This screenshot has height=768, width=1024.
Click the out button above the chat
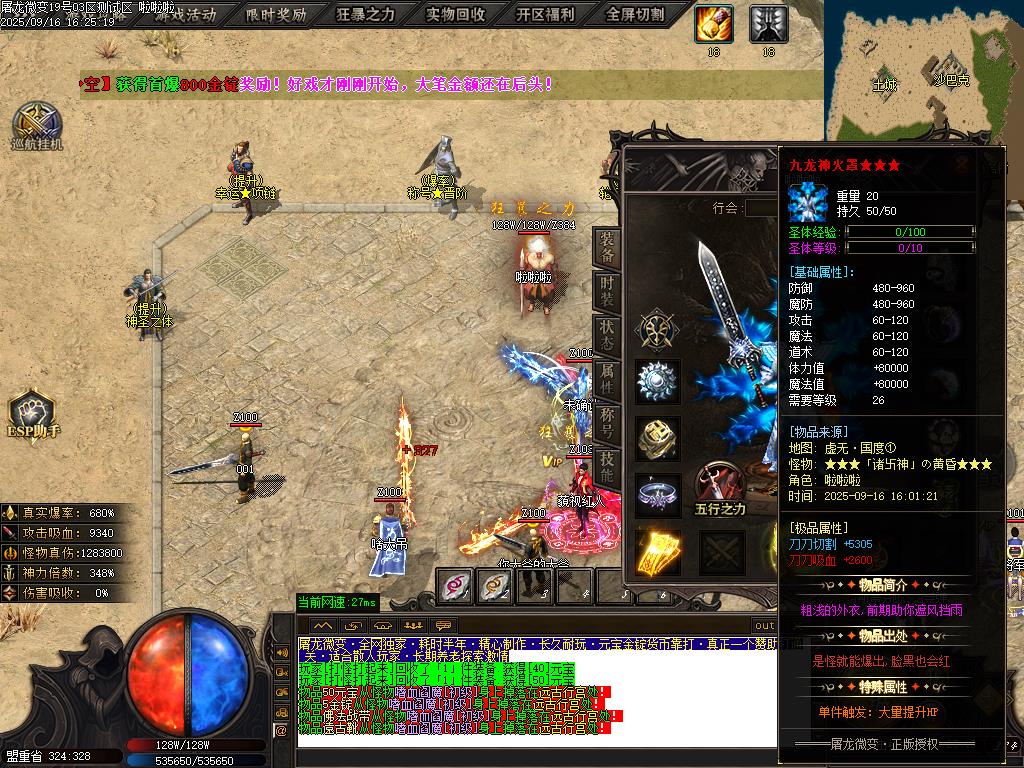pyautogui.click(x=764, y=626)
